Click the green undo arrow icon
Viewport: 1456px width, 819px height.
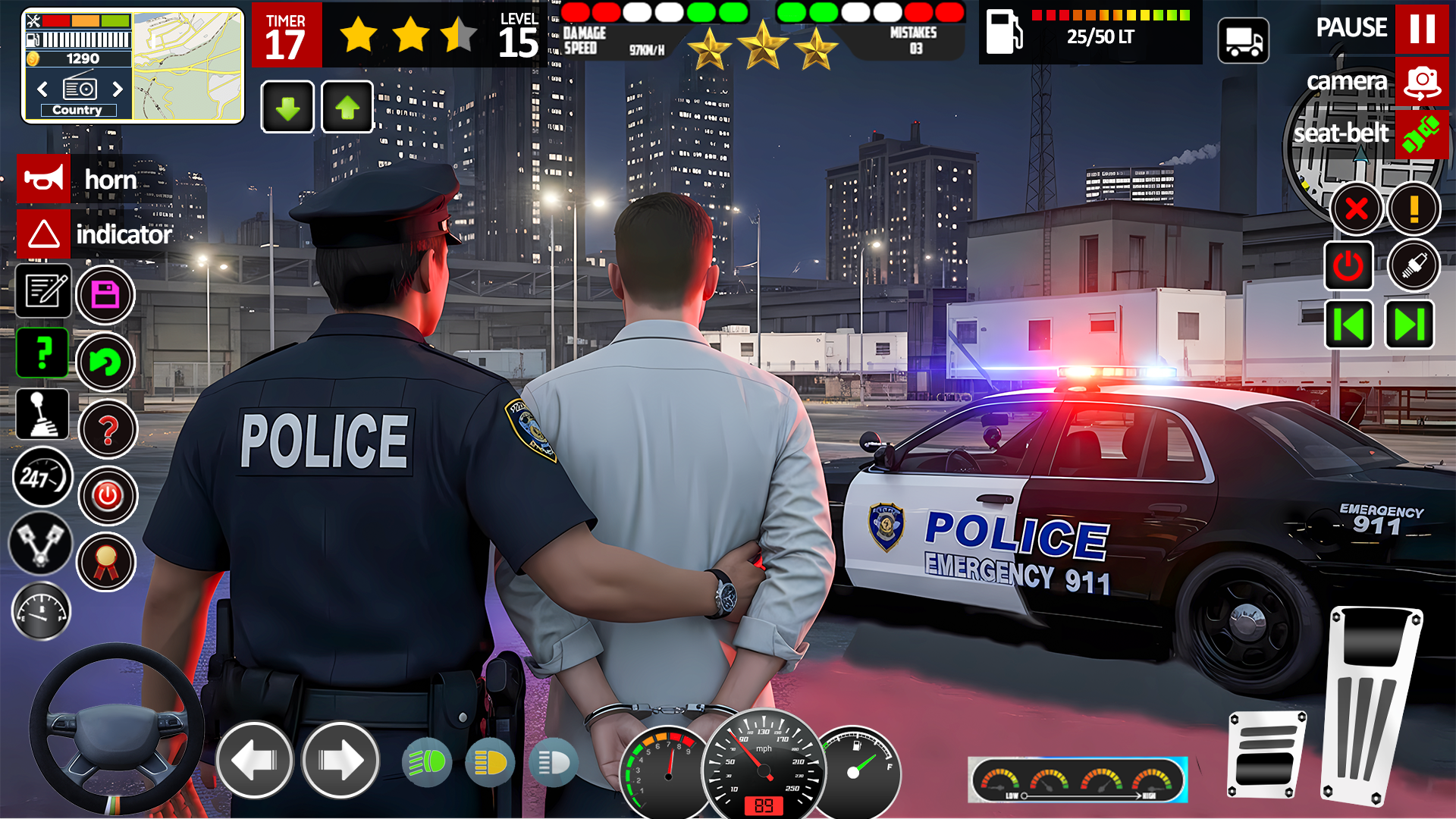tap(106, 362)
